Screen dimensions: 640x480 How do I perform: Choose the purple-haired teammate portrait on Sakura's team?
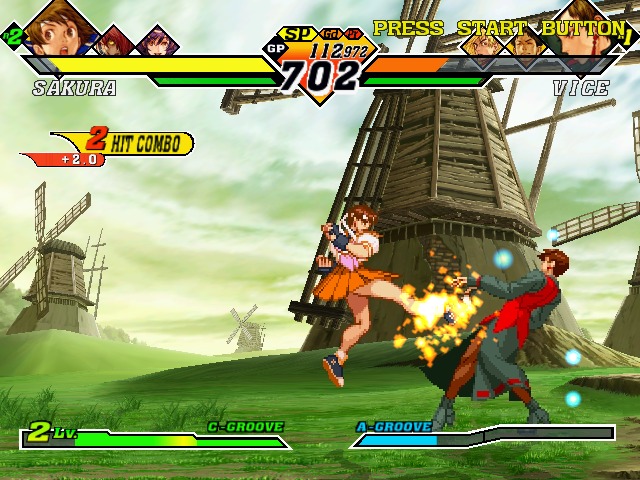(x=156, y=42)
